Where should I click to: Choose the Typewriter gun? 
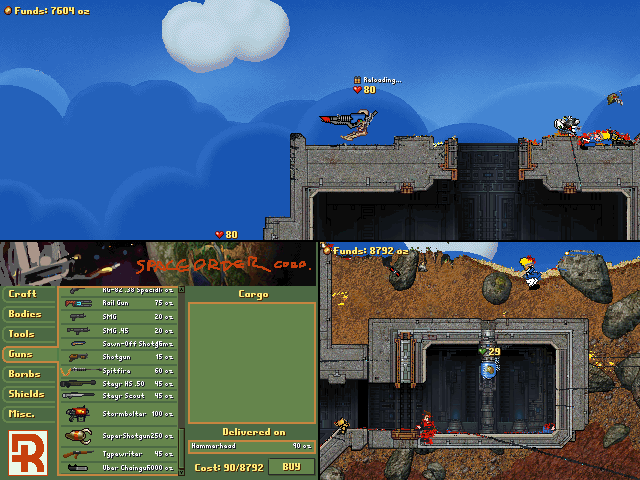[x=118, y=453]
